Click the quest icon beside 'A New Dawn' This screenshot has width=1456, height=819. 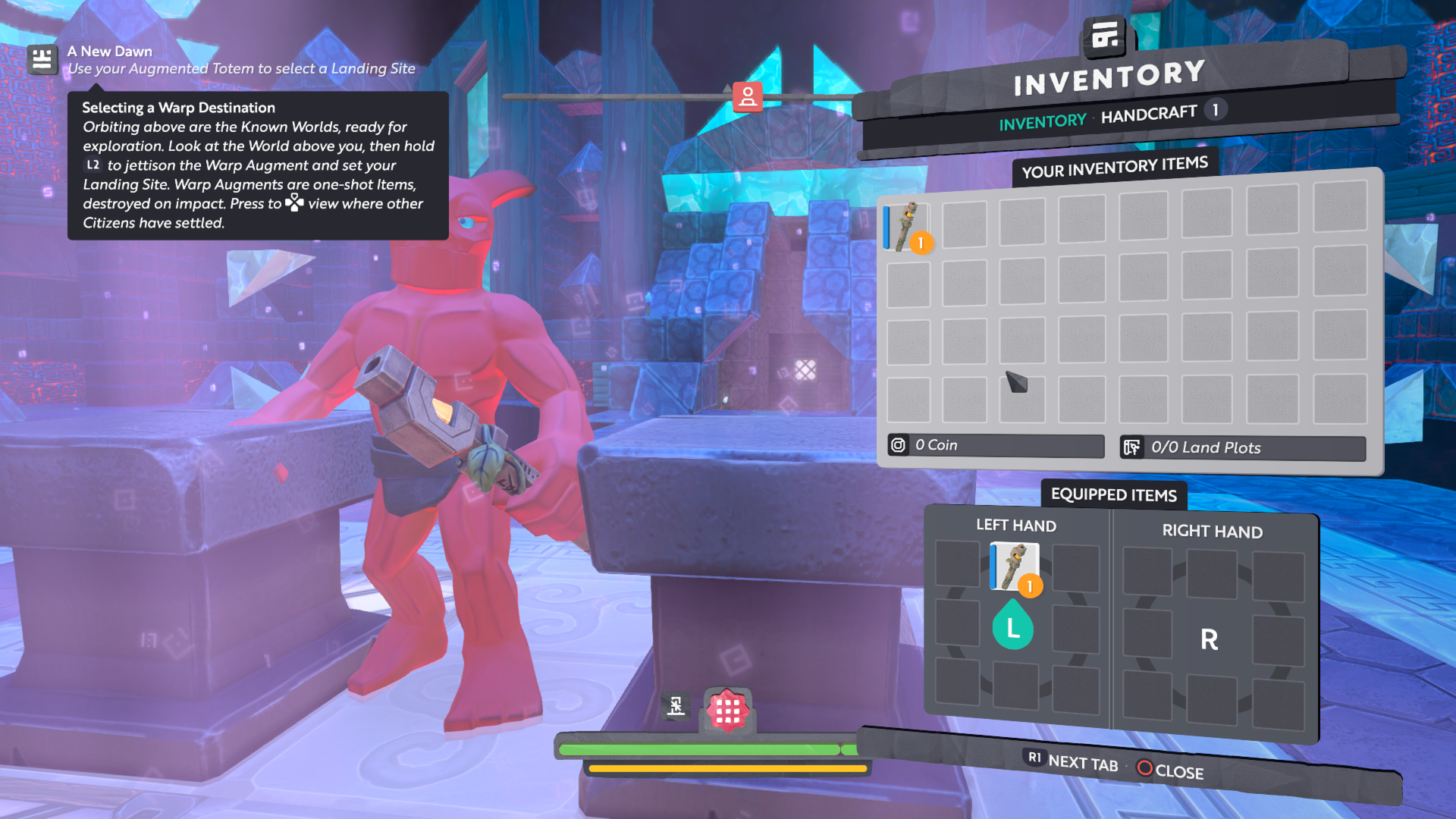click(42, 59)
